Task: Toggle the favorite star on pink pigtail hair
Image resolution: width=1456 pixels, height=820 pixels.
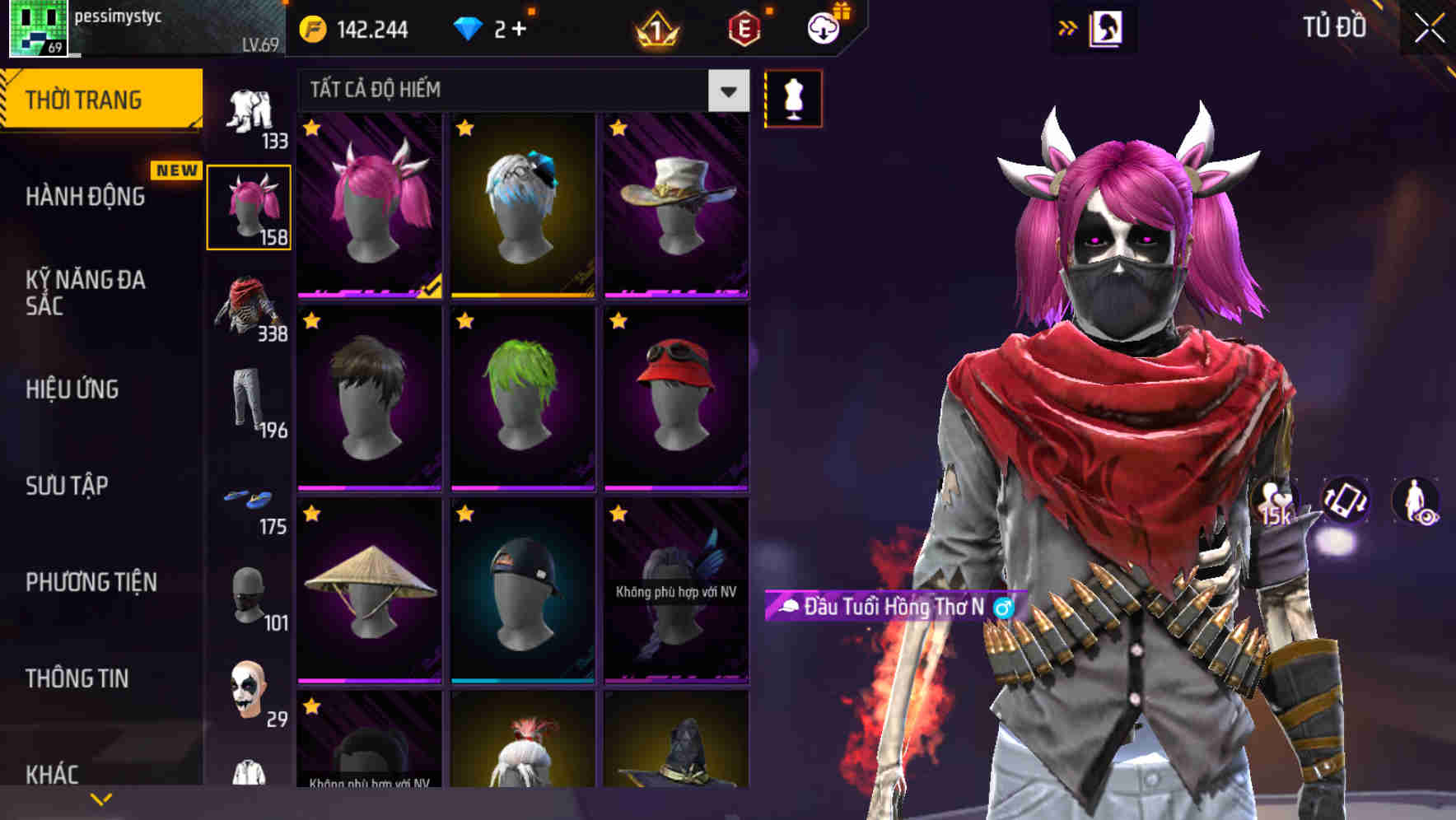Action: [312, 129]
